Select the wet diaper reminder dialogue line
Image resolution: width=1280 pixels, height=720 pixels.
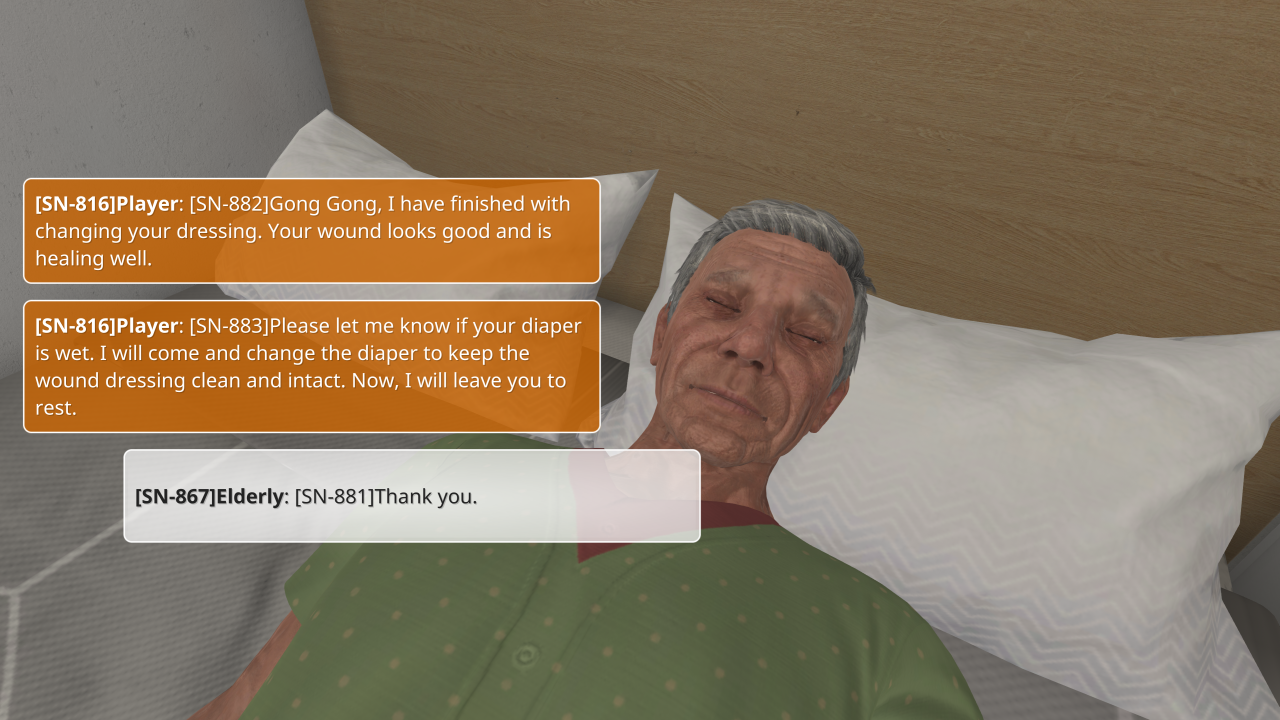312,366
